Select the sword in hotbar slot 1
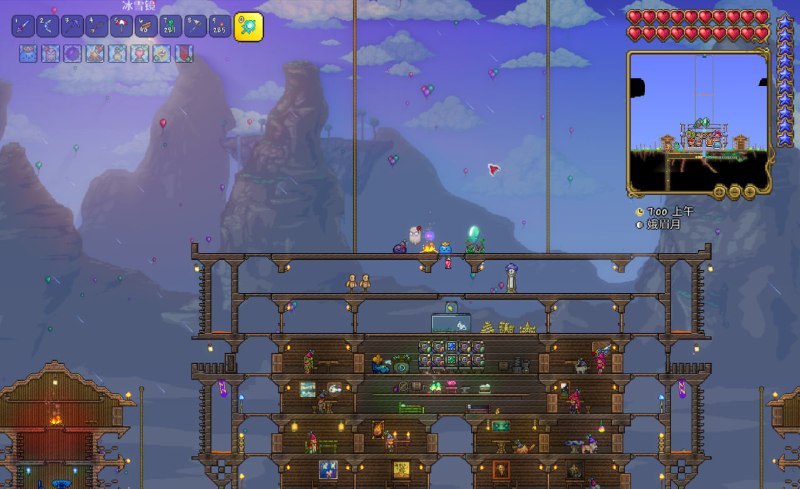The width and height of the screenshot is (800, 489). (x=24, y=26)
